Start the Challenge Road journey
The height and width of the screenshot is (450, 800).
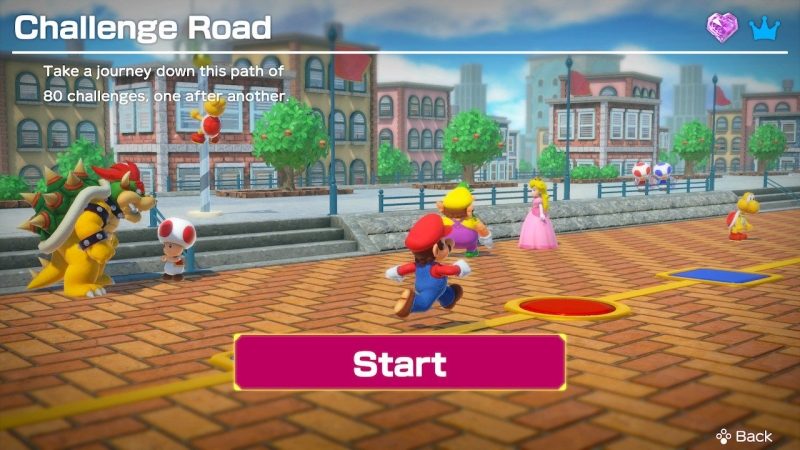click(x=400, y=362)
